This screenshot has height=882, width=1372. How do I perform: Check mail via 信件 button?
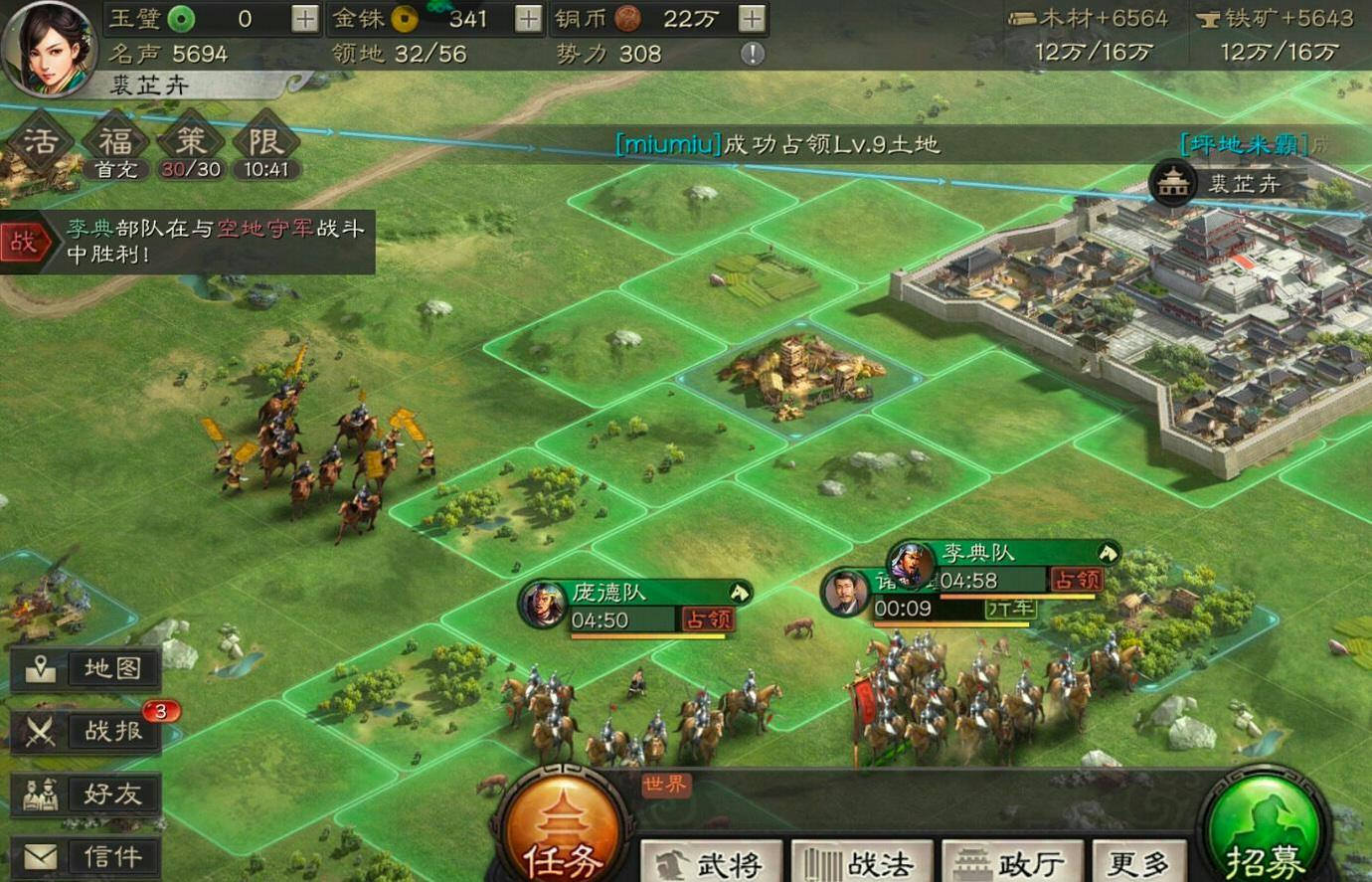(x=86, y=856)
